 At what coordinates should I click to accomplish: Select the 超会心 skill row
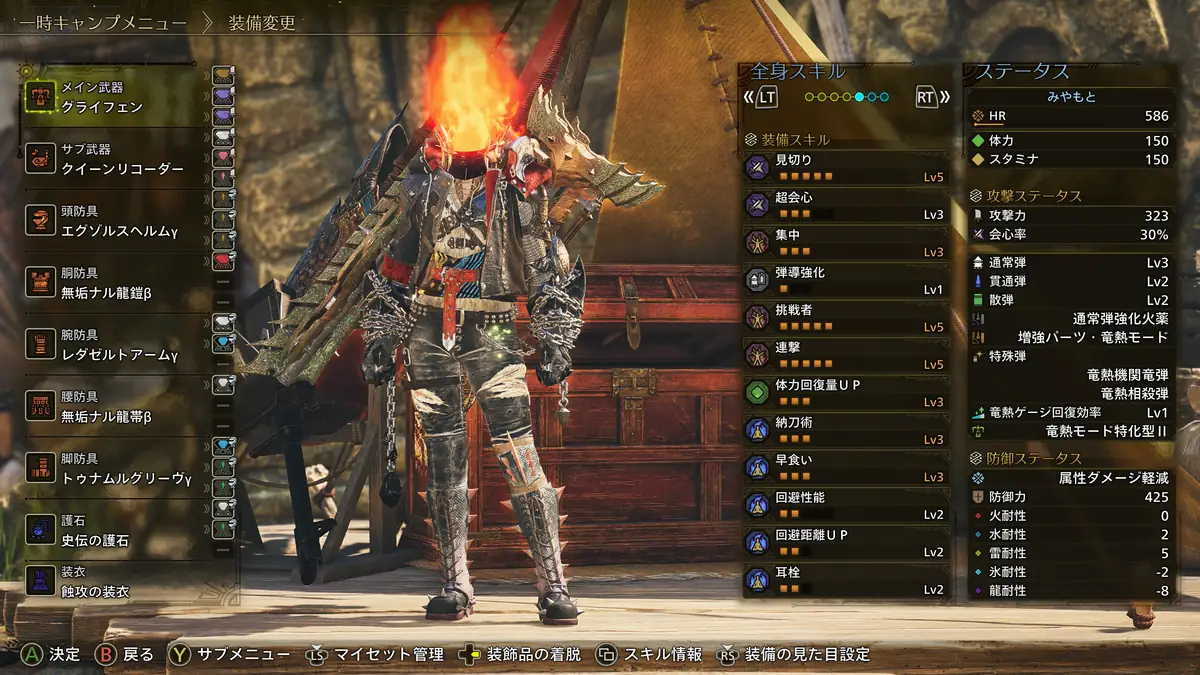(845, 205)
